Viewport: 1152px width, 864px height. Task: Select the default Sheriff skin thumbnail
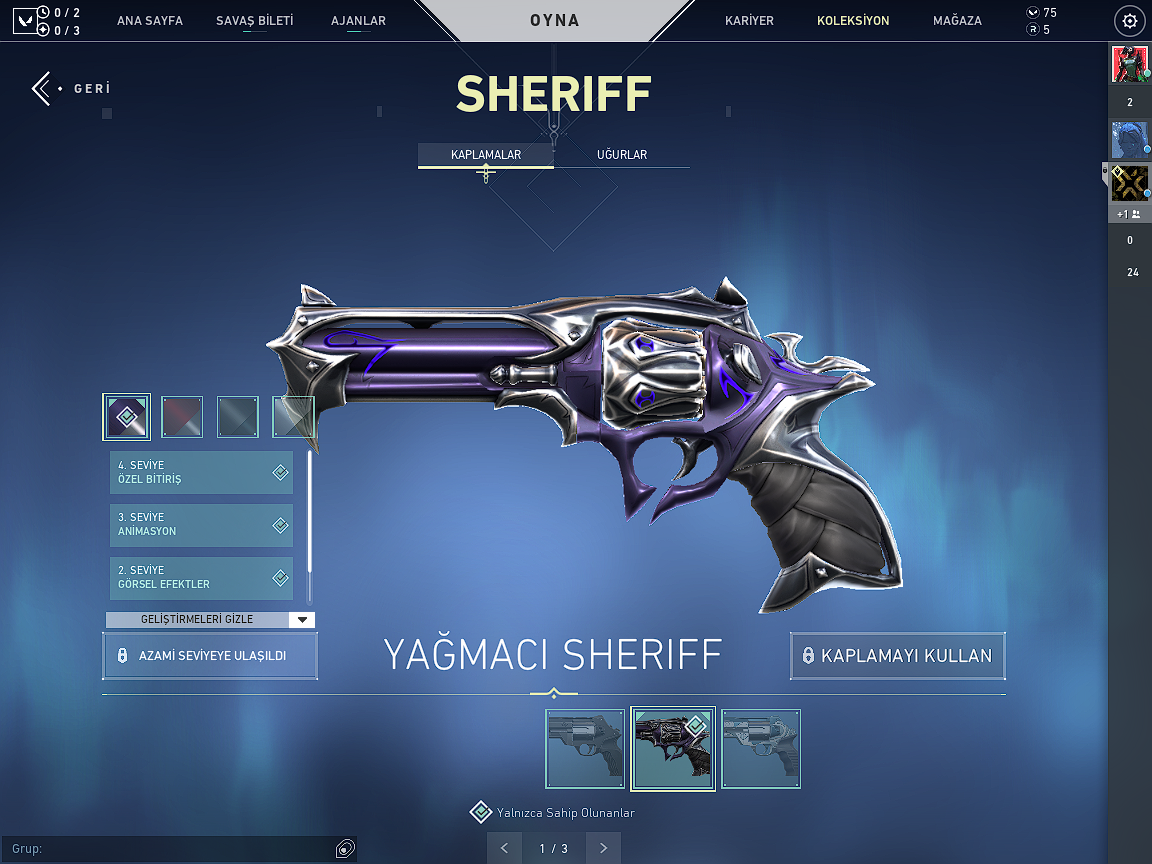click(x=585, y=749)
